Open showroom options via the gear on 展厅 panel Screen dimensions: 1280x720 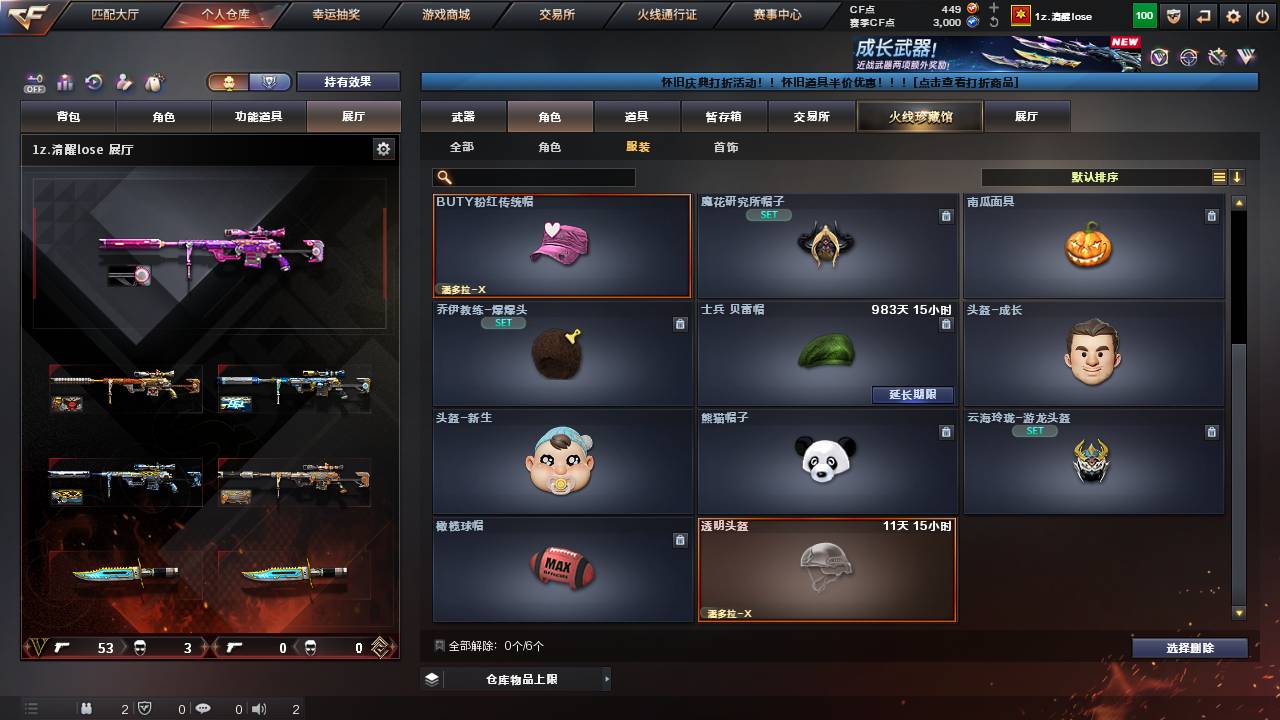click(x=383, y=148)
